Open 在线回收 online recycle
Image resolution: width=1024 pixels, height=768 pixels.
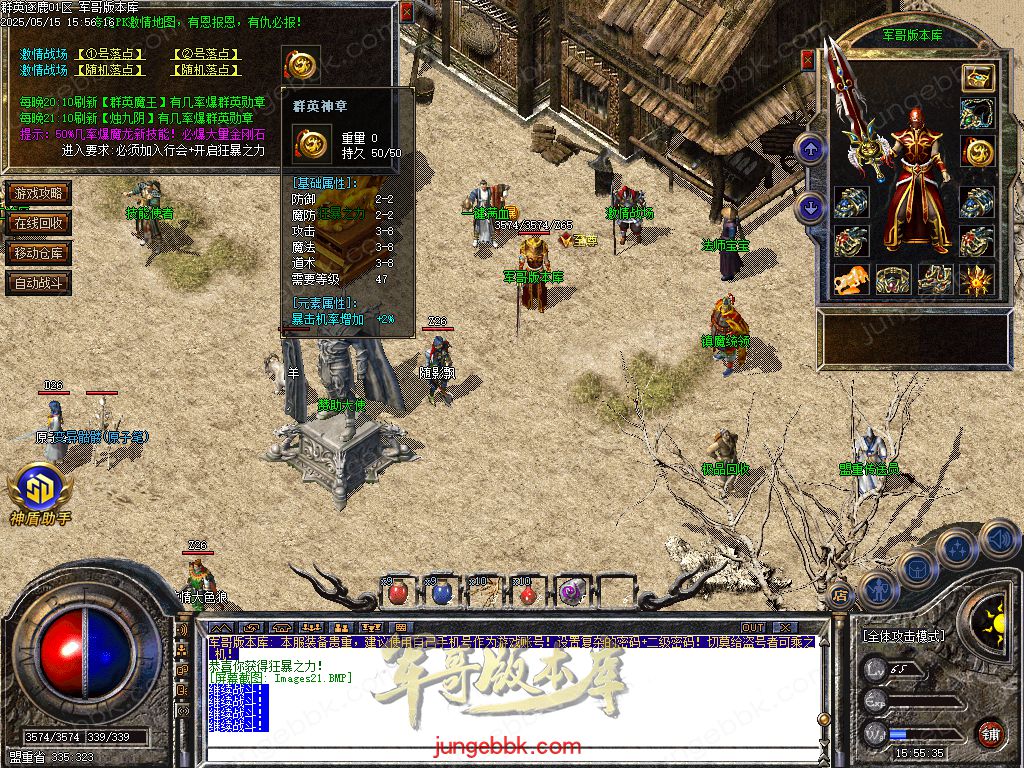coord(39,223)
